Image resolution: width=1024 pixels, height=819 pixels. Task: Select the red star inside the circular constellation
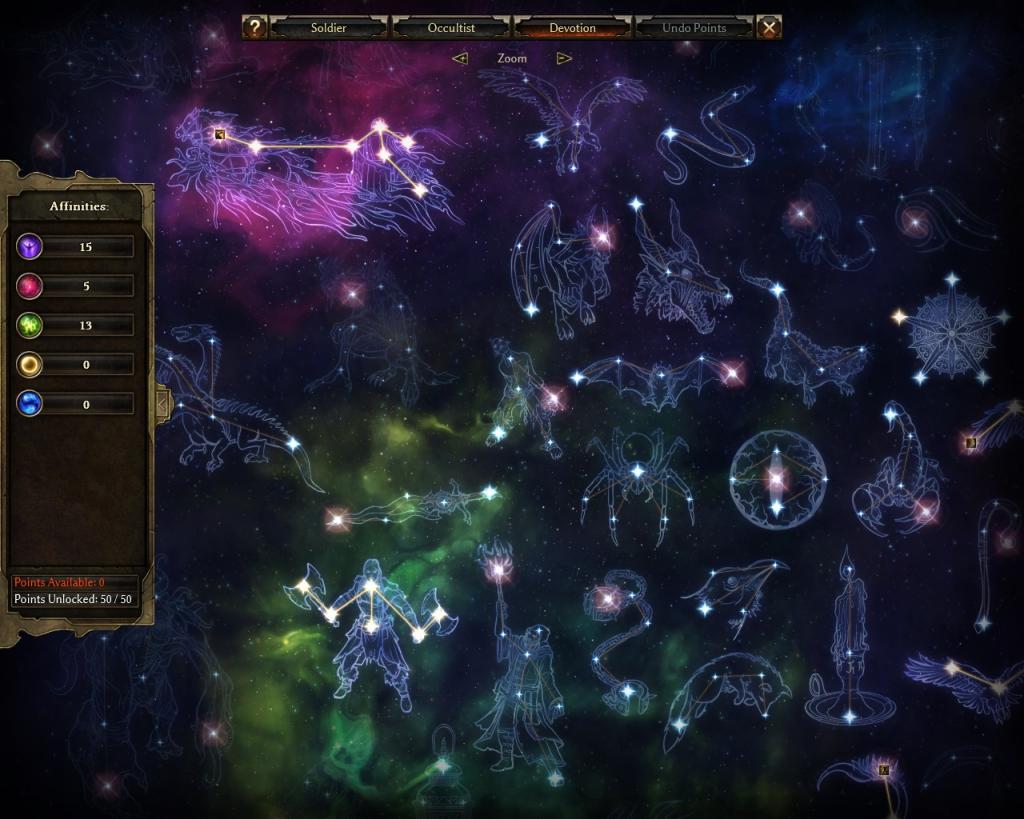[x=777, y=479]
